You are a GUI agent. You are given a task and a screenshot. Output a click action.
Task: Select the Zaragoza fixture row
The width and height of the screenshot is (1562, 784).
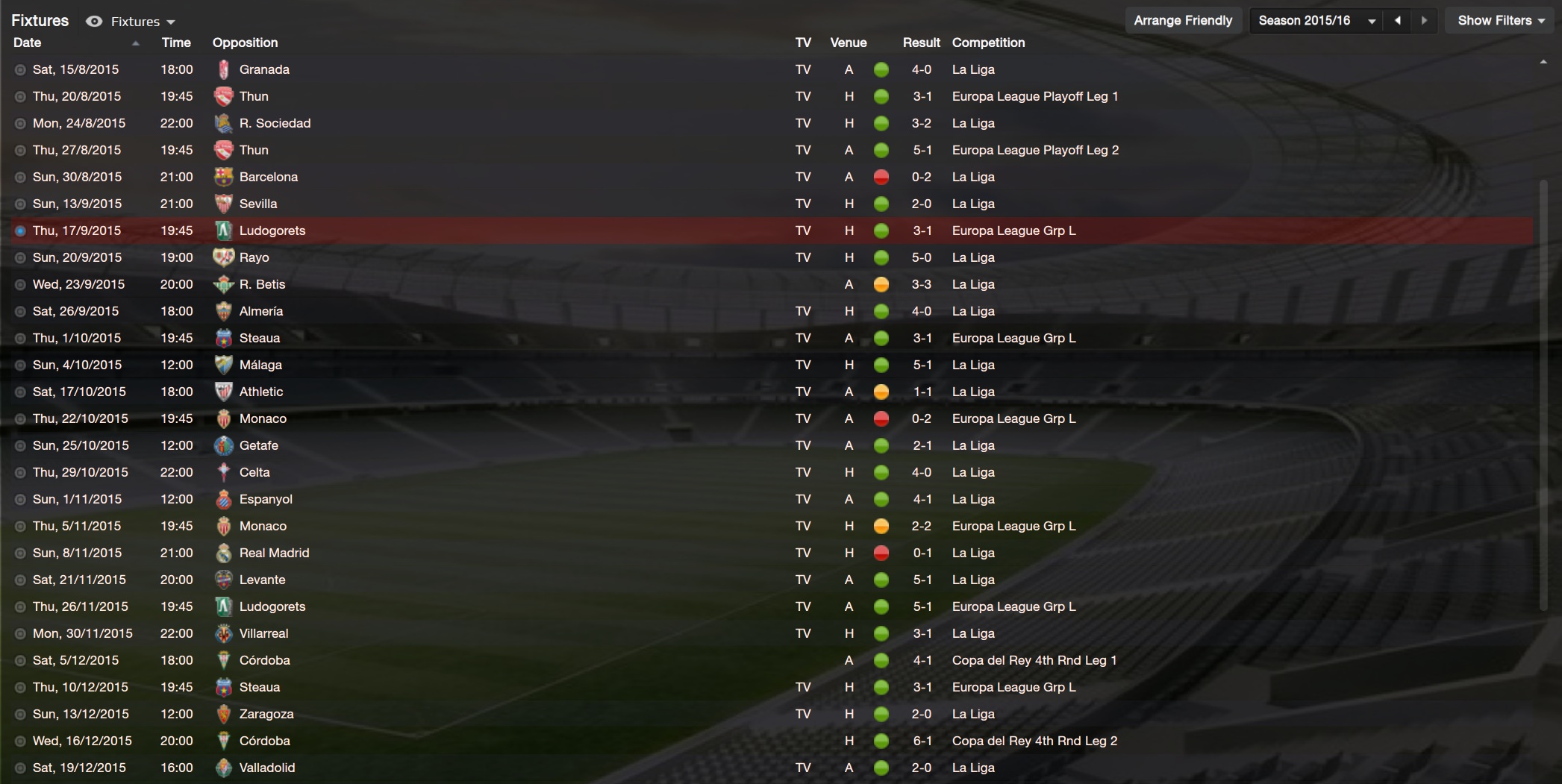[266, 714]
